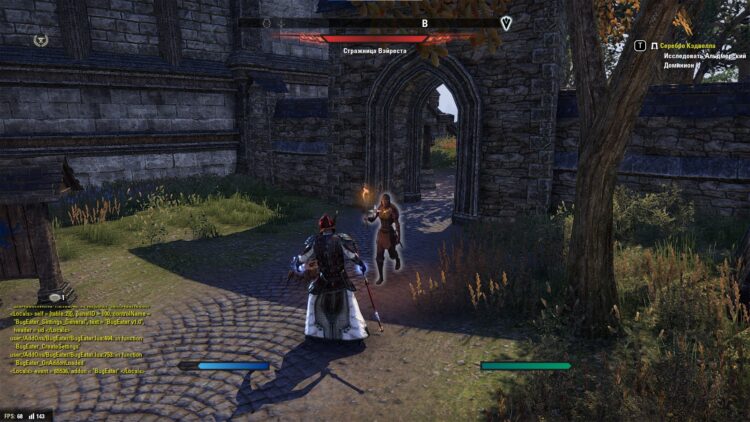Click the shield marker on the compass

507,23
